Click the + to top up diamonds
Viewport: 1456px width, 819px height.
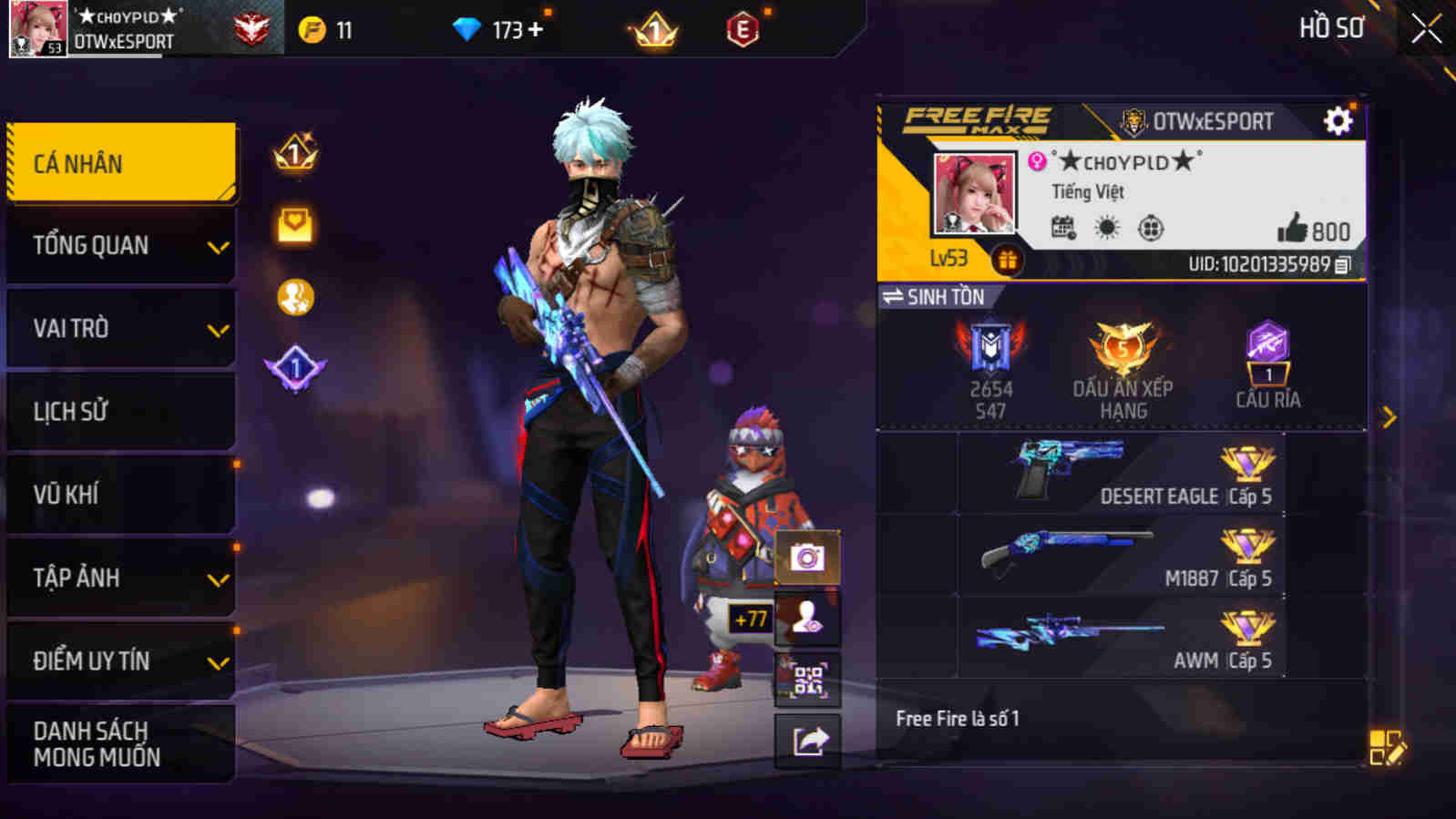pyautogui.click(x=535, y=28)
